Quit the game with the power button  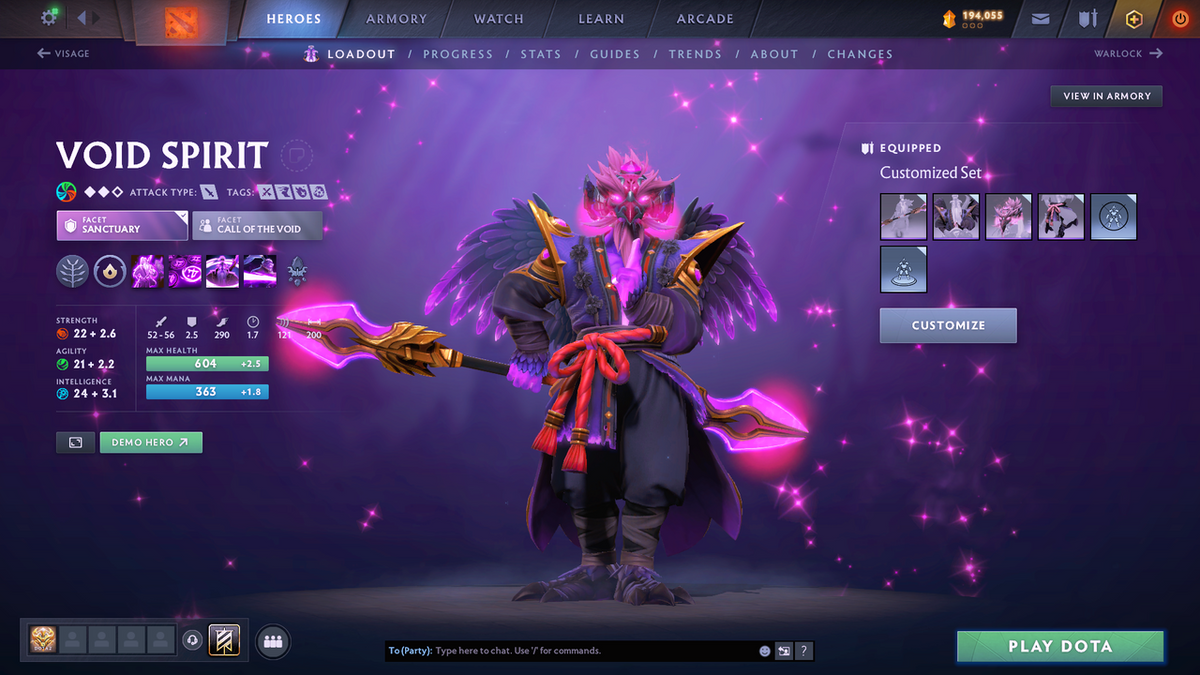coord(1178,19)
